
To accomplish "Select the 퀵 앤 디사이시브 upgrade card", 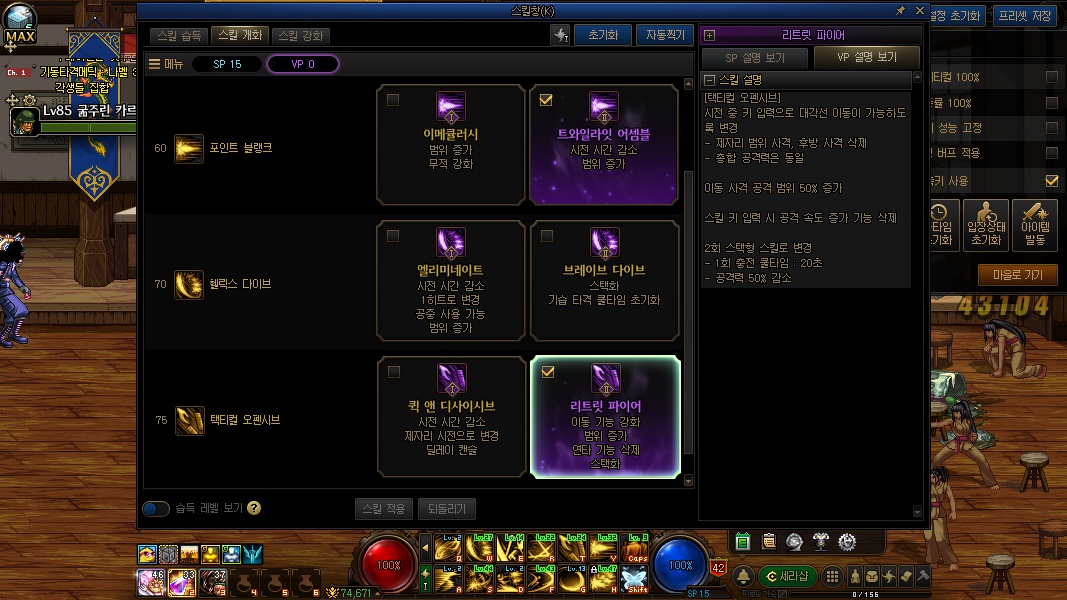I will [450, 417].
